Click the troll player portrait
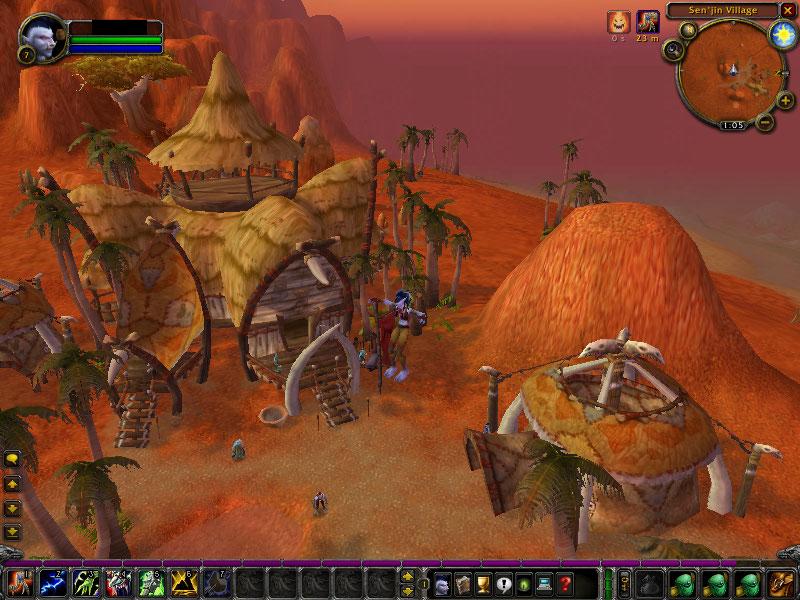 tap(41, 35)
